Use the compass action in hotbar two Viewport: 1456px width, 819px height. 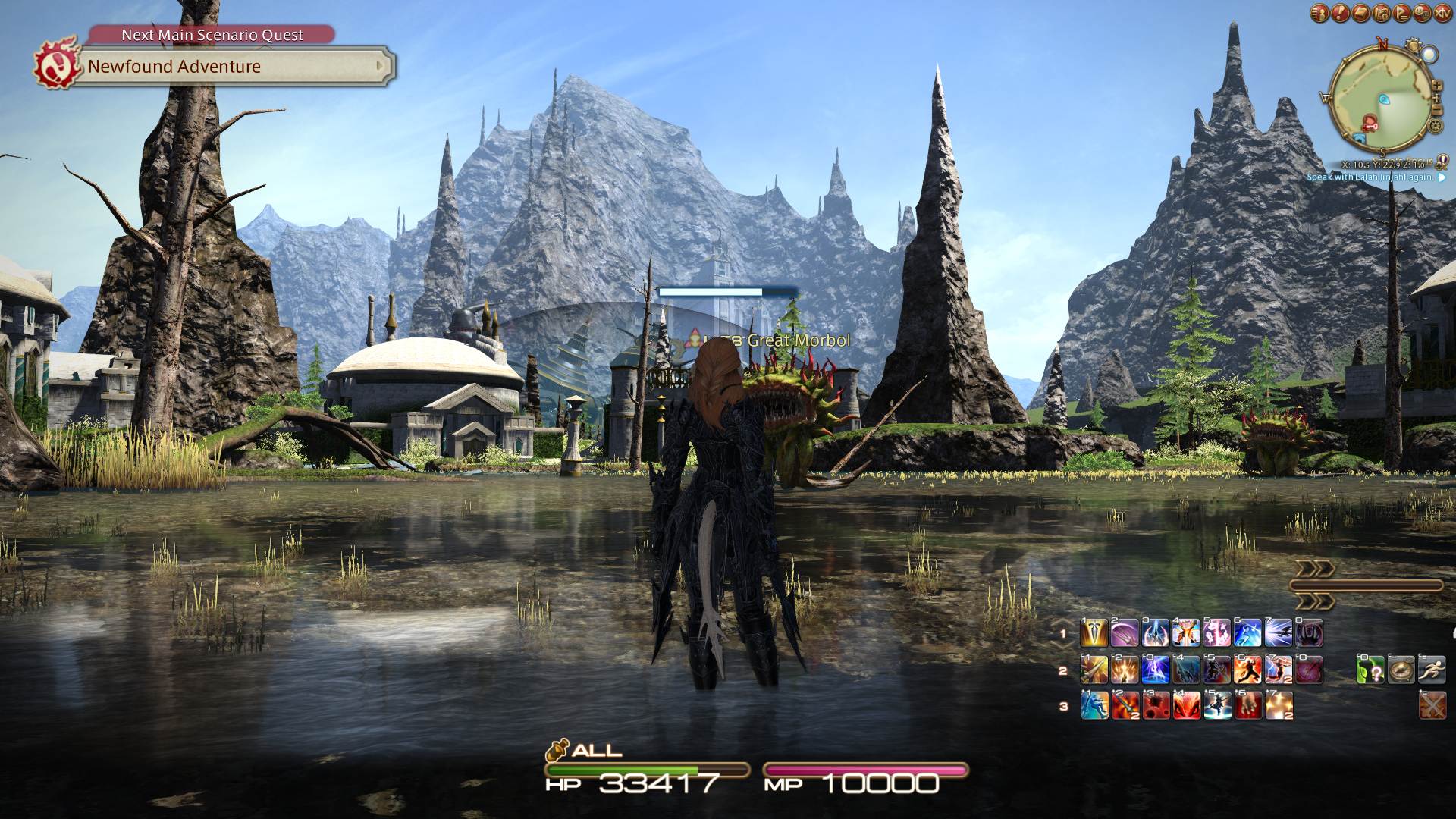[x=1401, y=669]
